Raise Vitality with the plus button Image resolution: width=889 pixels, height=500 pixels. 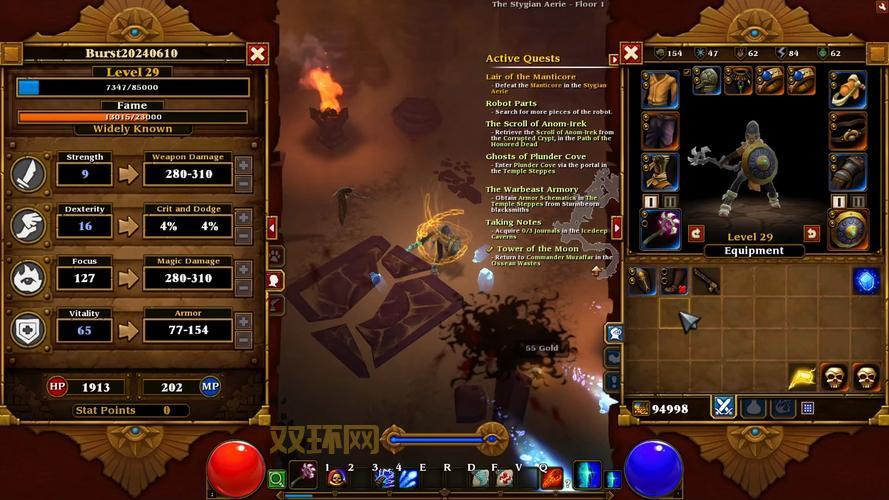point(243,322)
